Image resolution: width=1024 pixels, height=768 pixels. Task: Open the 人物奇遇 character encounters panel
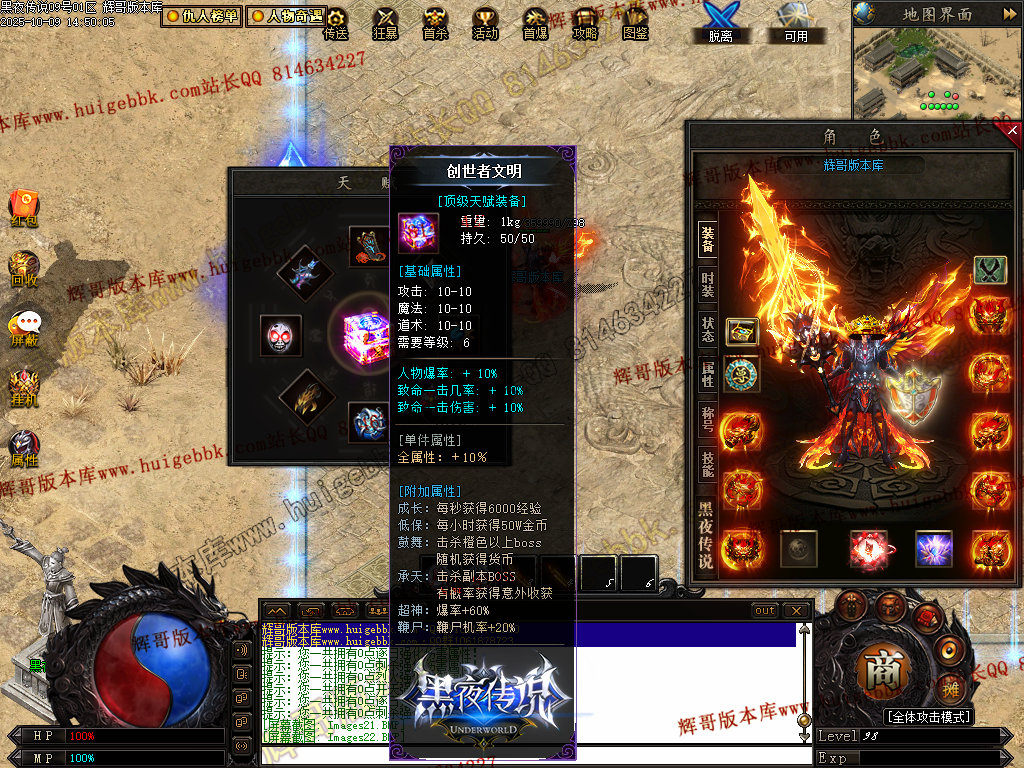[x=287, y=16]
